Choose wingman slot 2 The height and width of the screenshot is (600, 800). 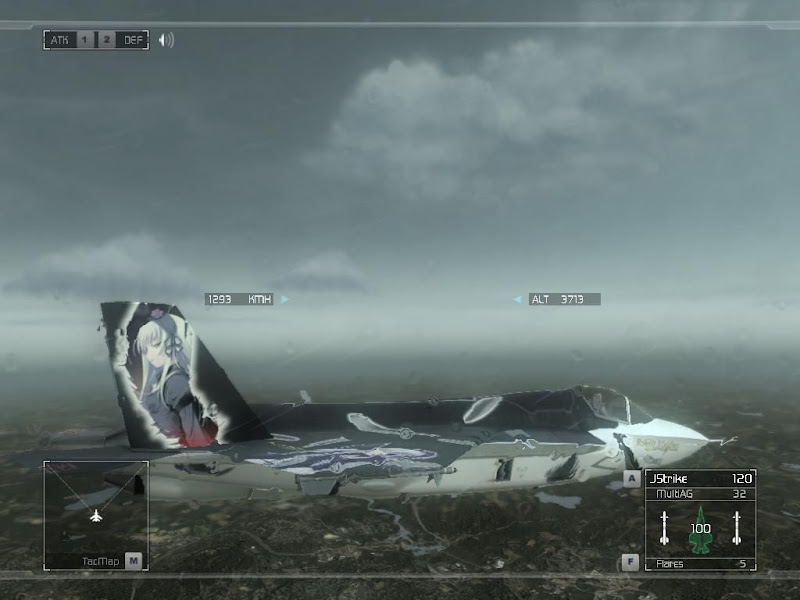coord(105,40)
